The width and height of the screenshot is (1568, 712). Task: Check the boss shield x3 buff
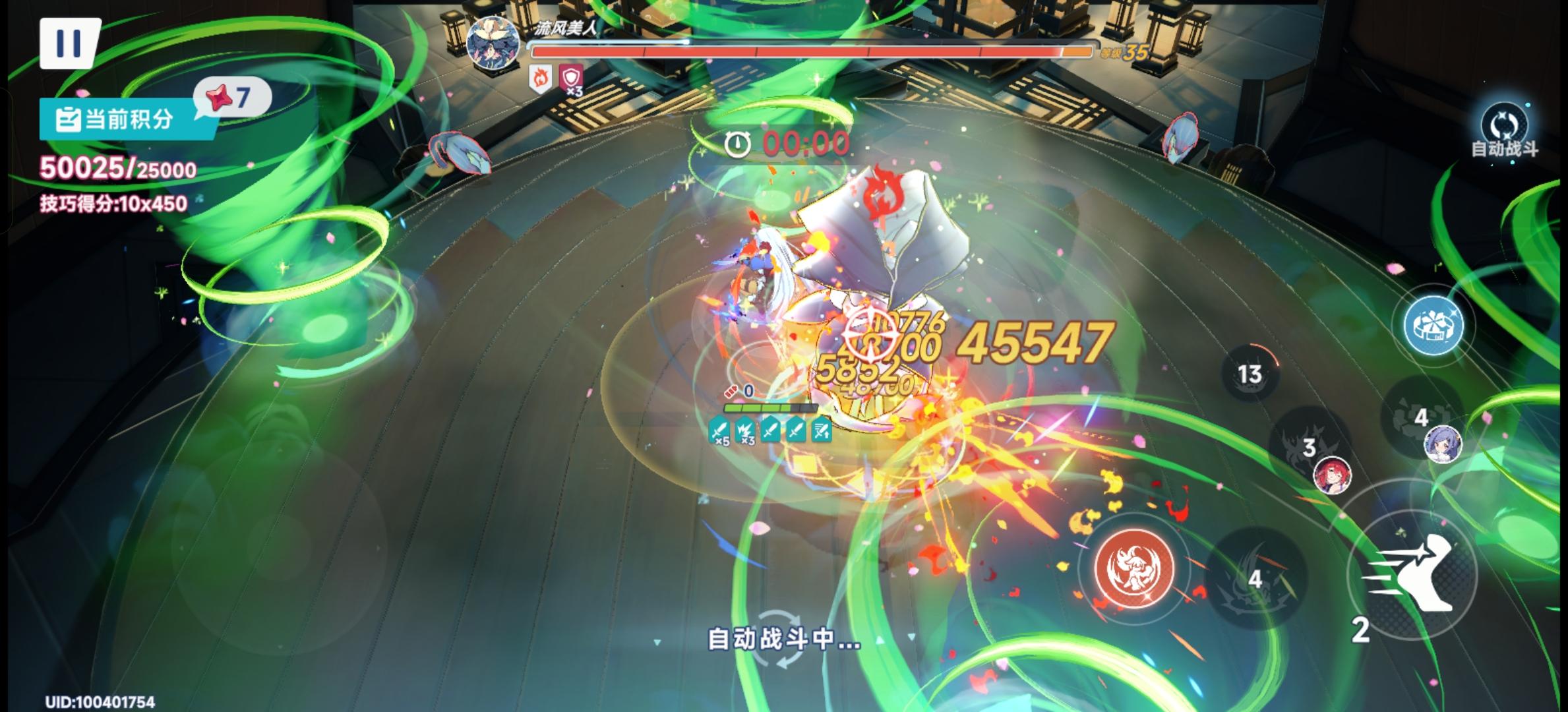[570, 79]
